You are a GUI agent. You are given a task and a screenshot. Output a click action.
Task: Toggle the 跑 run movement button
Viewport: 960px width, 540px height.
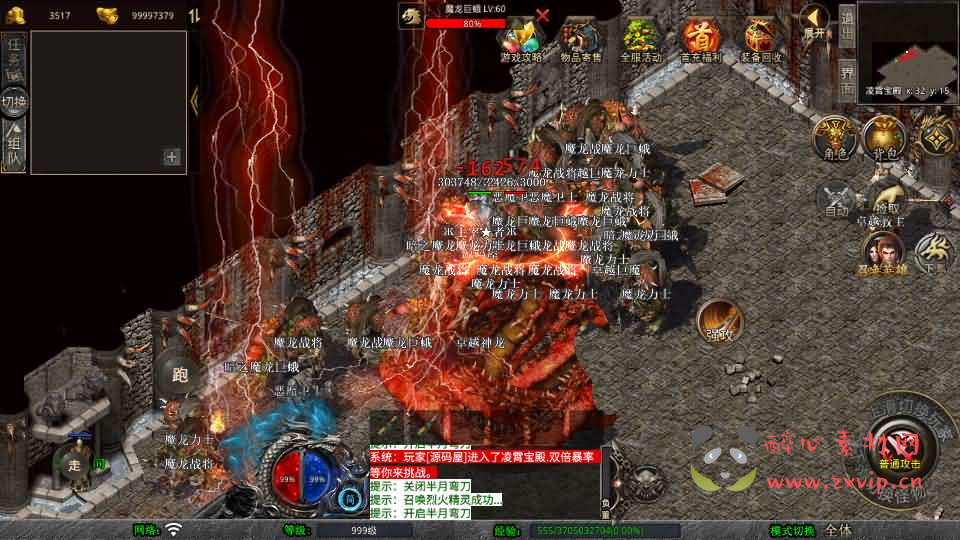pos(180,376)
